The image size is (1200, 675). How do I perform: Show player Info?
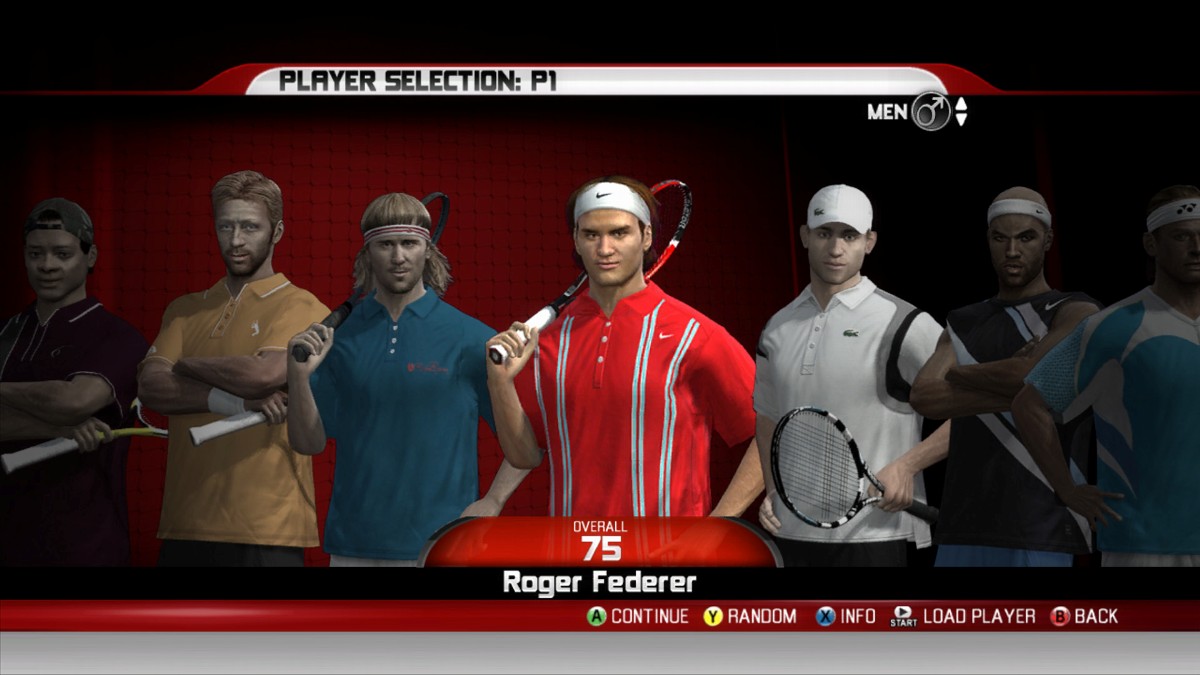[x=846, y=616]
